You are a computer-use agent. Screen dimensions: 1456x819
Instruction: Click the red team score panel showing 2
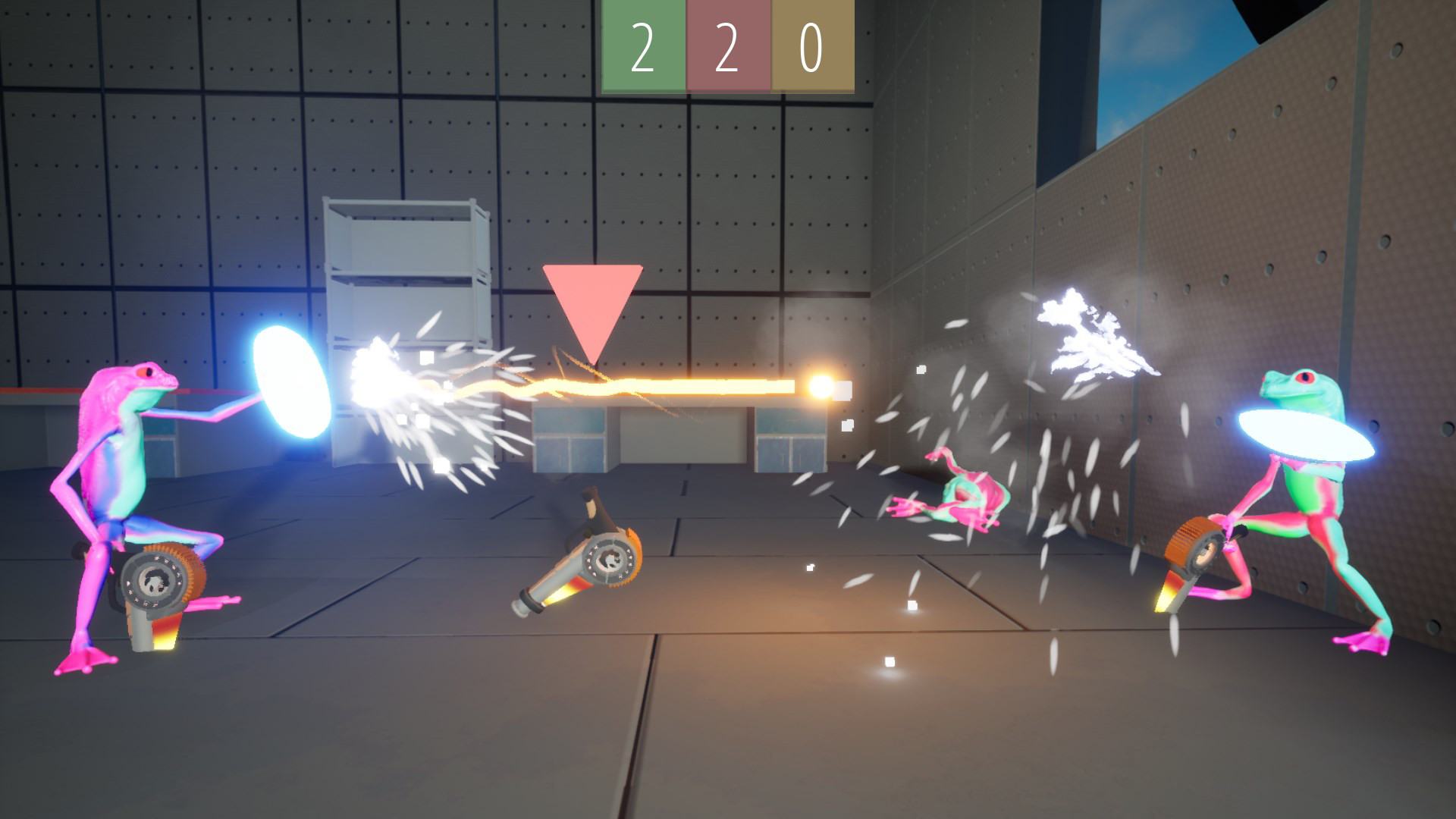[x=728, y=45]
